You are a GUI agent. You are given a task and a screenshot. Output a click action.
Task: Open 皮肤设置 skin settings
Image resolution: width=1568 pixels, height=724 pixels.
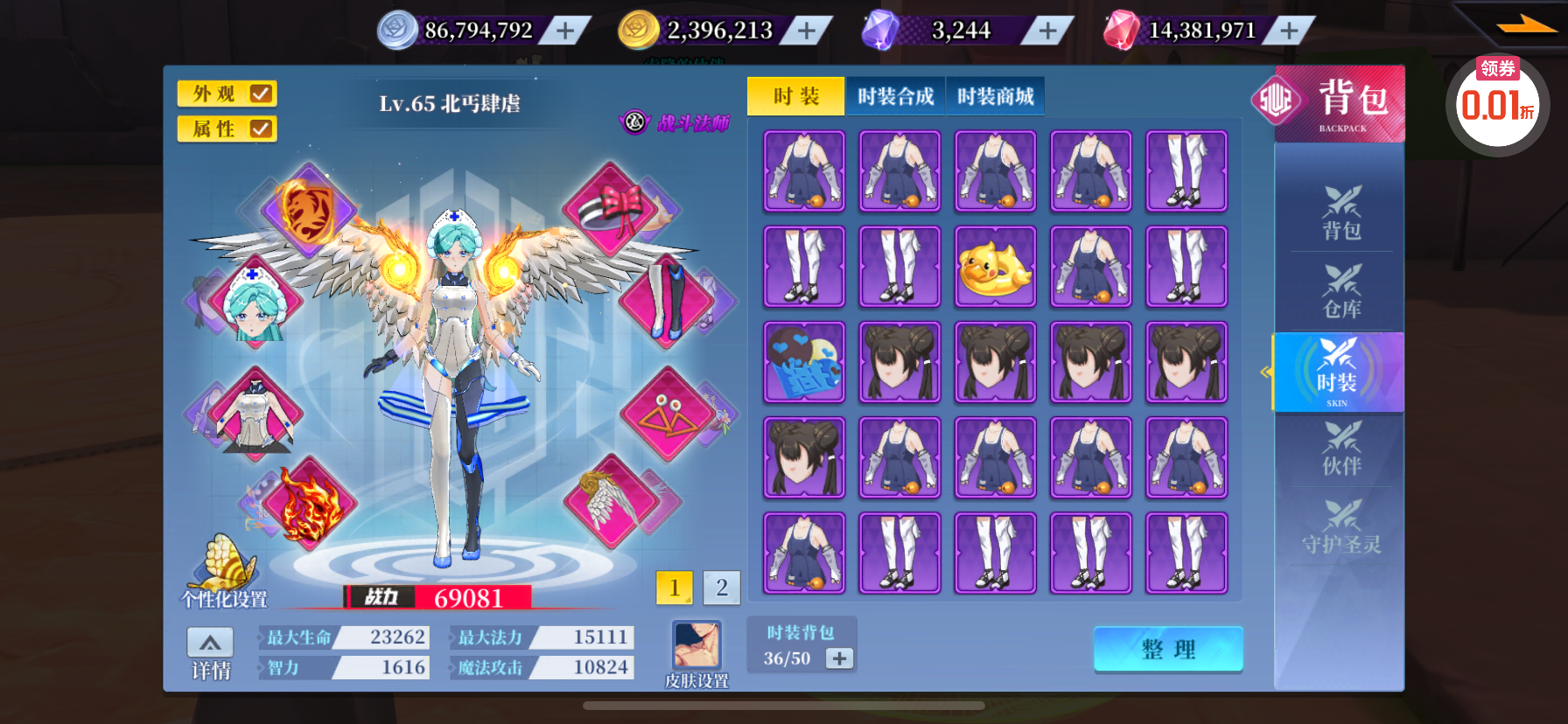pos(696,652)
